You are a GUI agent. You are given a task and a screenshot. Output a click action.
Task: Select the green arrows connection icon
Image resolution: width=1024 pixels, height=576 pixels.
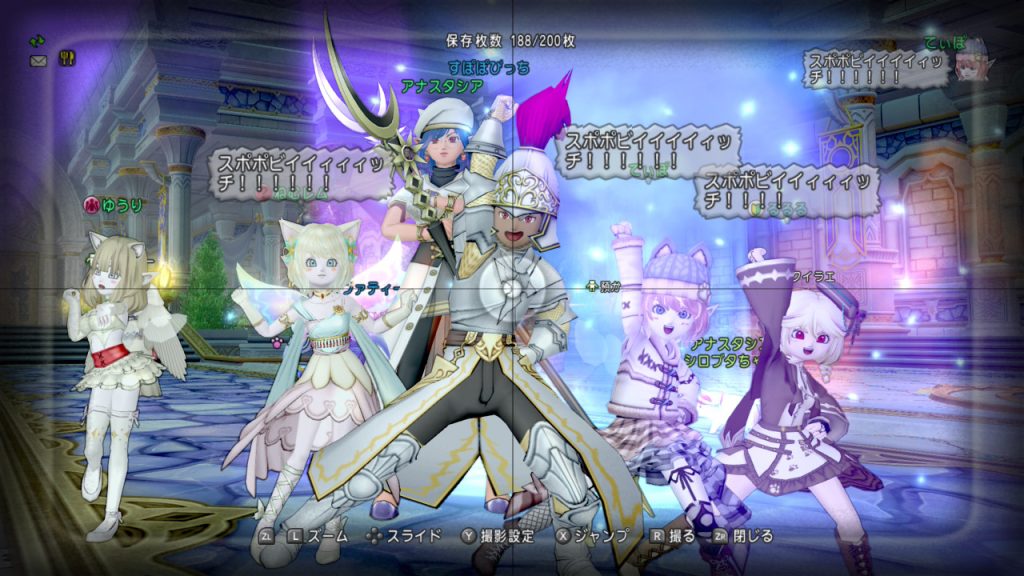38,41
